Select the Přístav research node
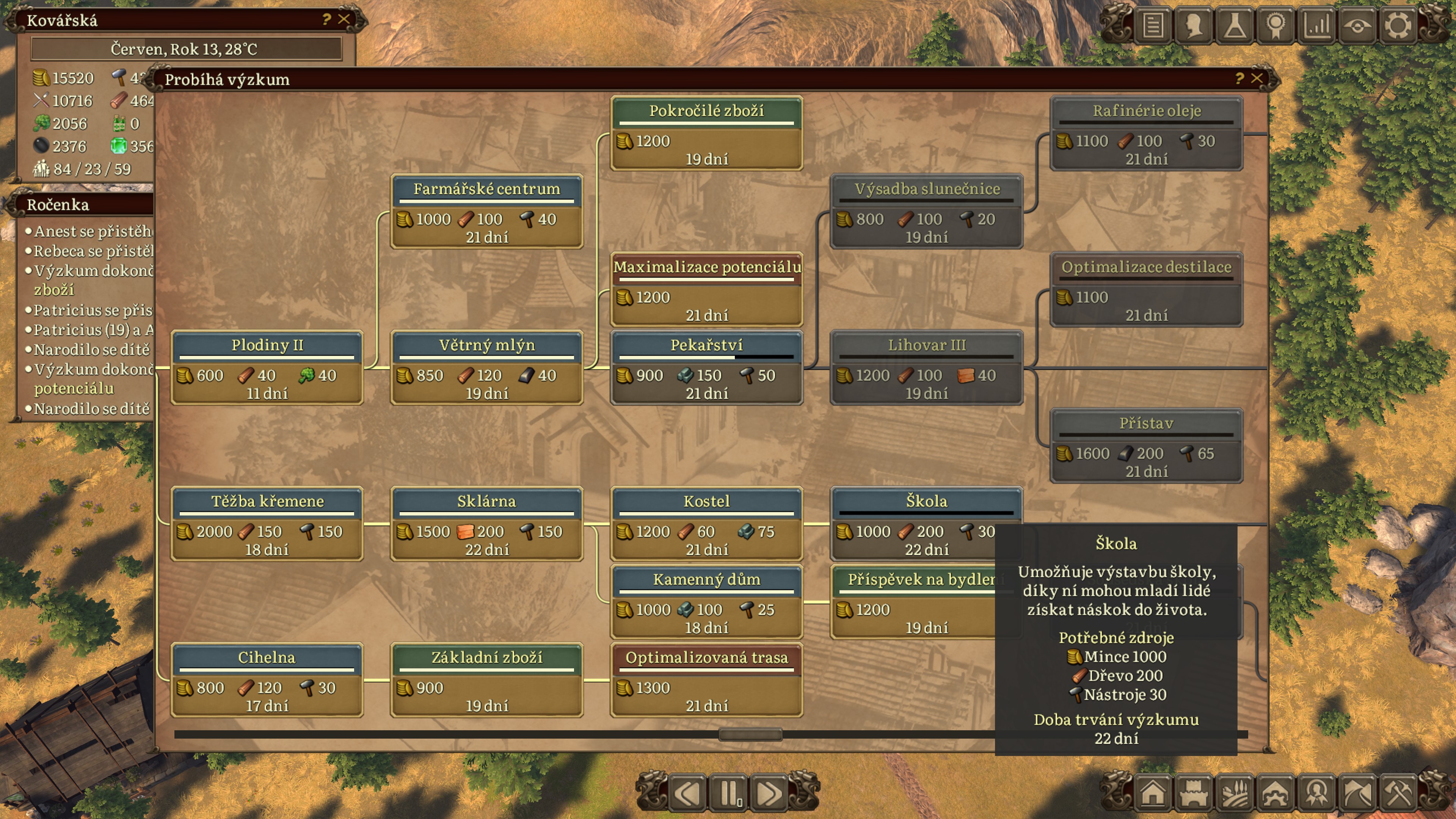The width and height of the screenshot is (1456, 819). [1146, 446]
